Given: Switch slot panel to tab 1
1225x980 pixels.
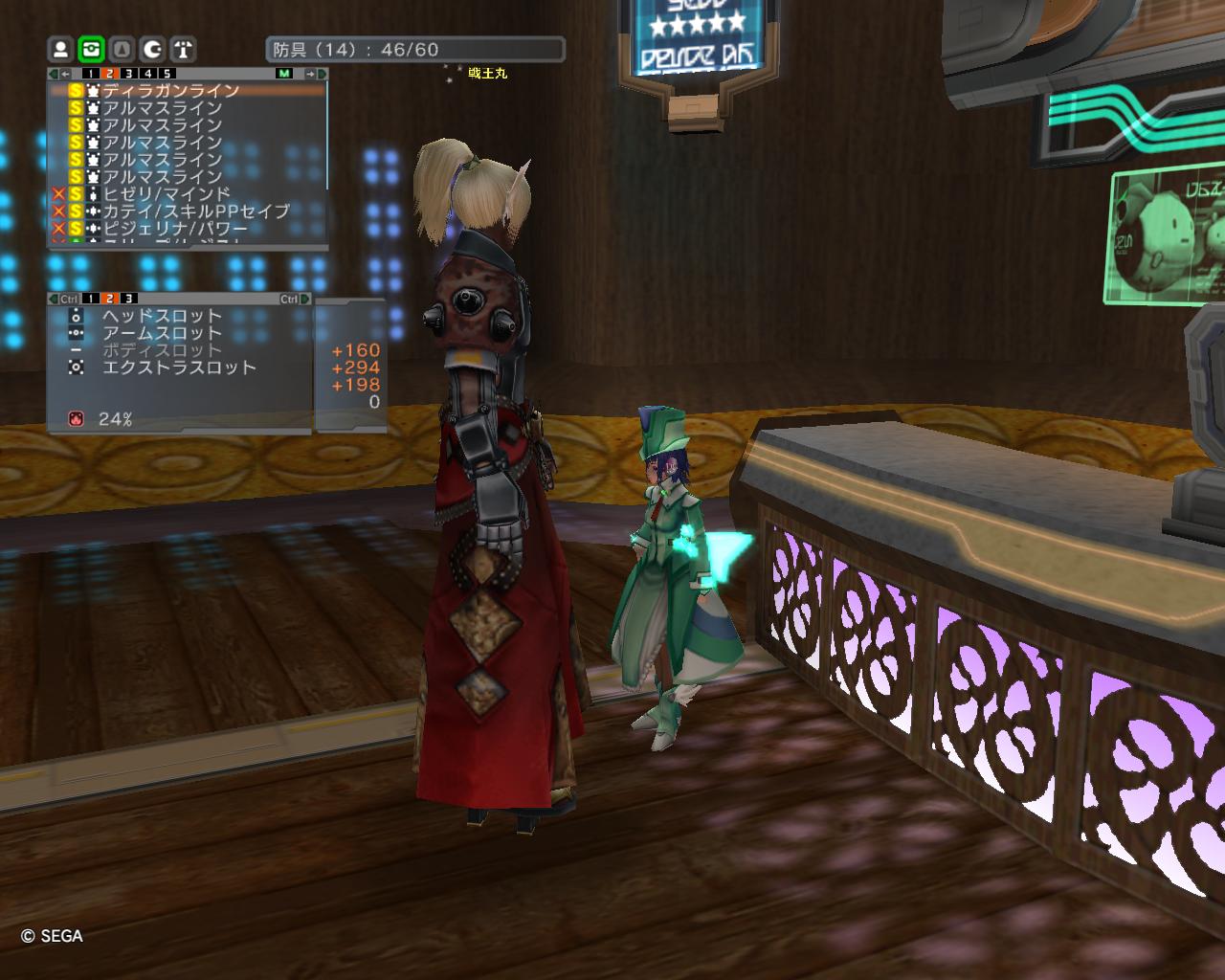Looking at the screenshot, I should pyautogui.click(x=90, y=299).
